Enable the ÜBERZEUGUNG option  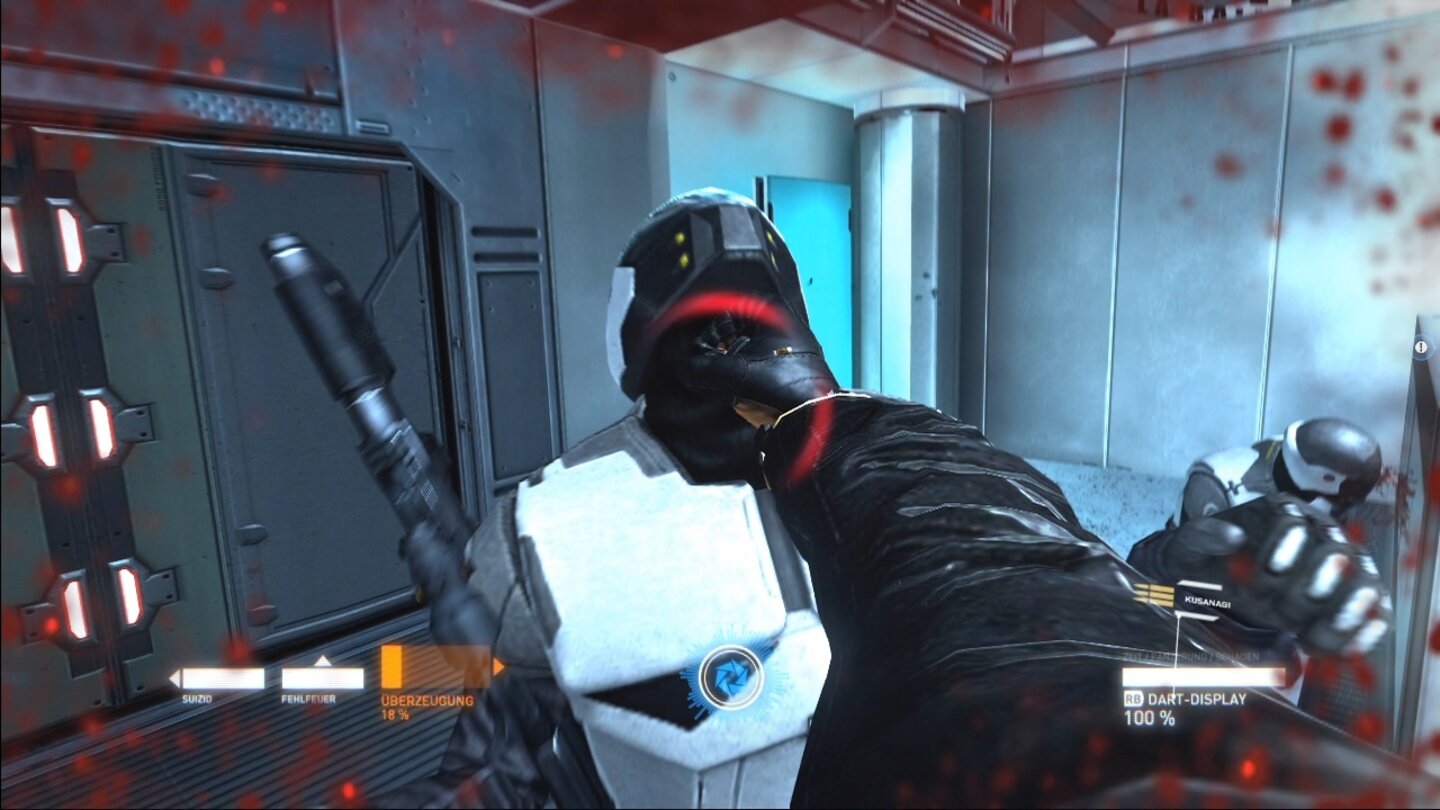[x=426, y=700]
